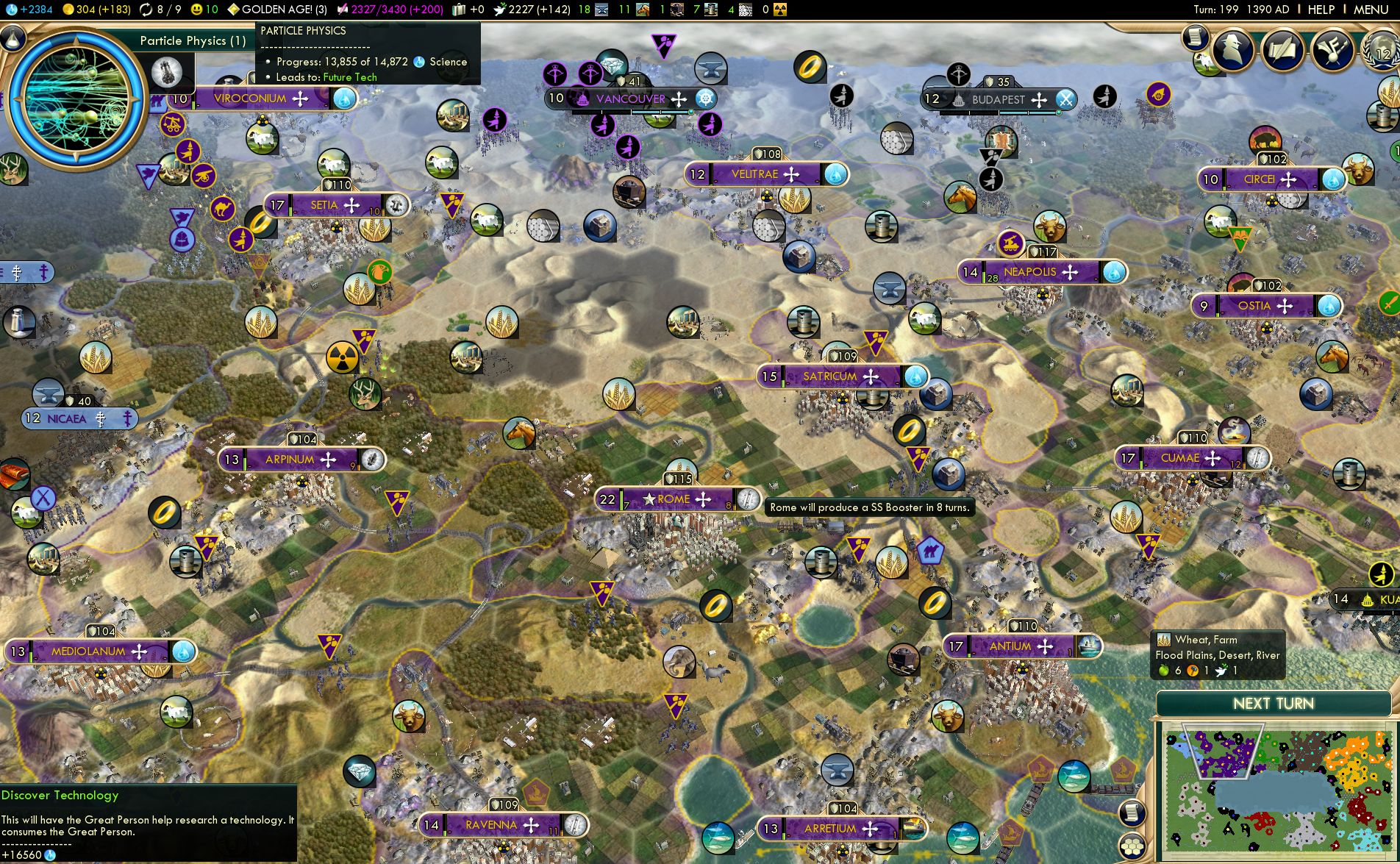Screen dimensions: 1400x864
Task: Toggle the hex grid minimap options button
Action: [x=1132, y=846]
